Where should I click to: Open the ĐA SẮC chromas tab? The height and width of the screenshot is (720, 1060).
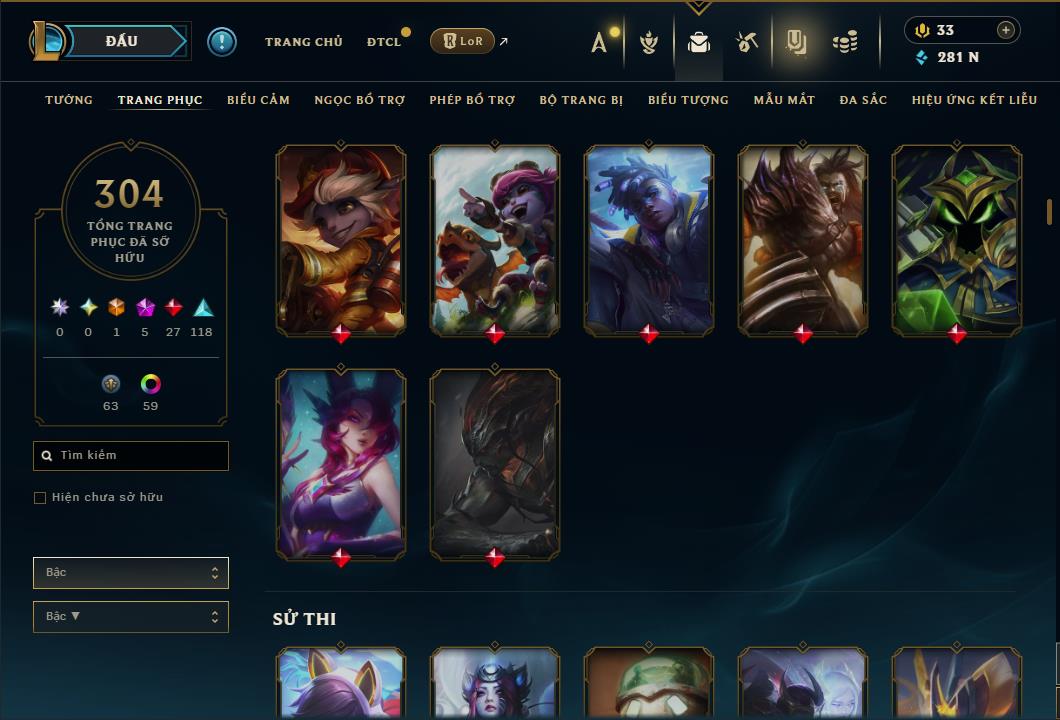pyautogui.click(x=863, y=100)
